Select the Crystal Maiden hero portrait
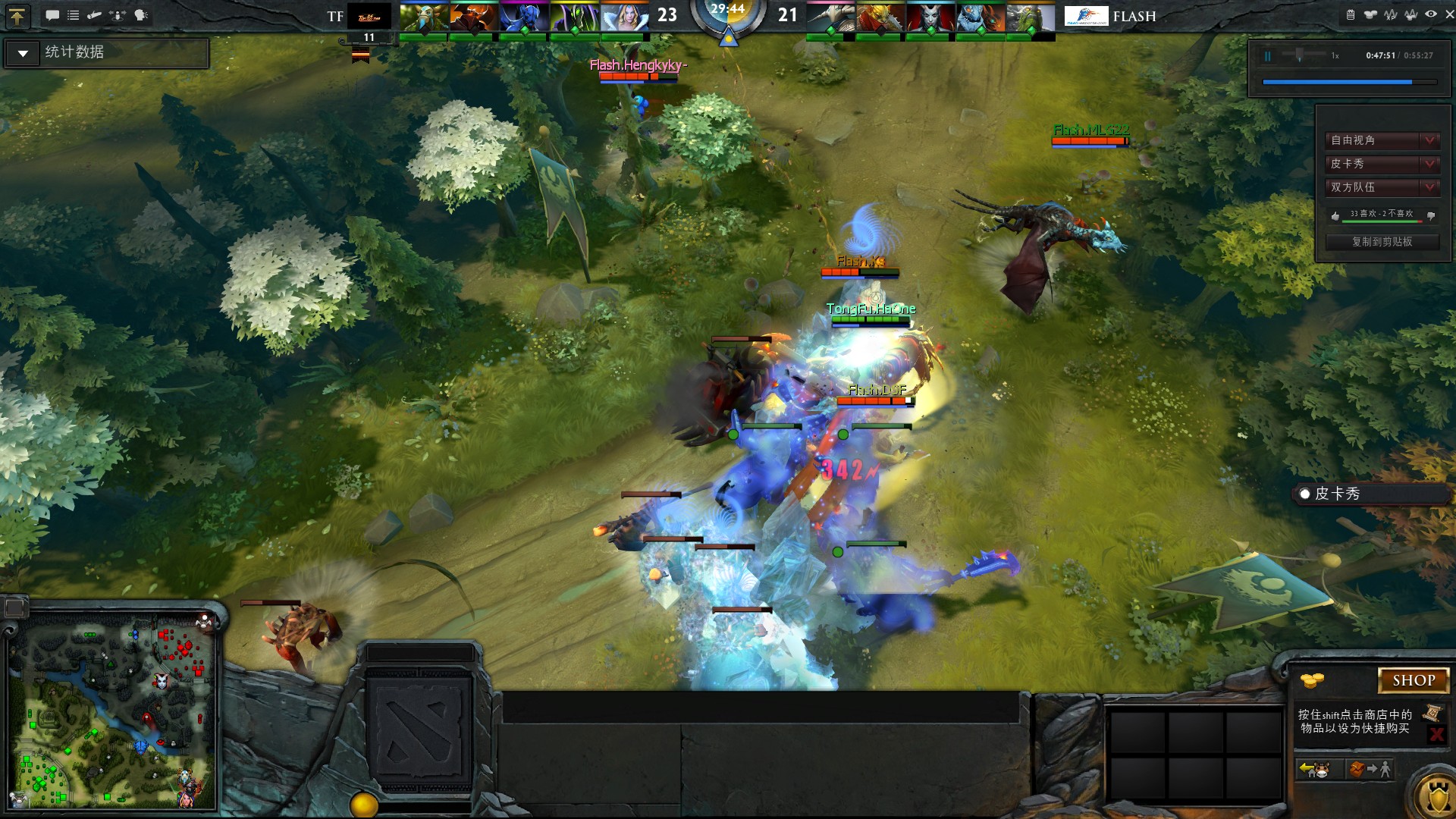1456x819 pixels. pyautogui.click(x=625, y=17)
